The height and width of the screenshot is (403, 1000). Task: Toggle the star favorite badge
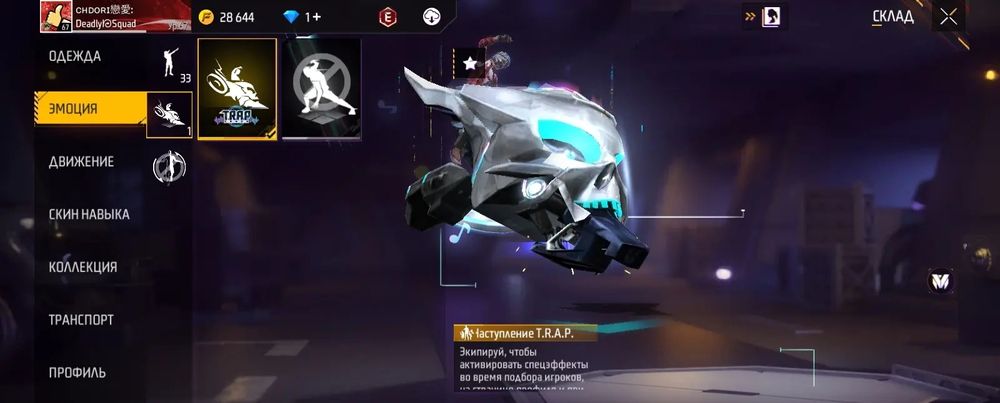pyautogui.click(x=469, y=63)
